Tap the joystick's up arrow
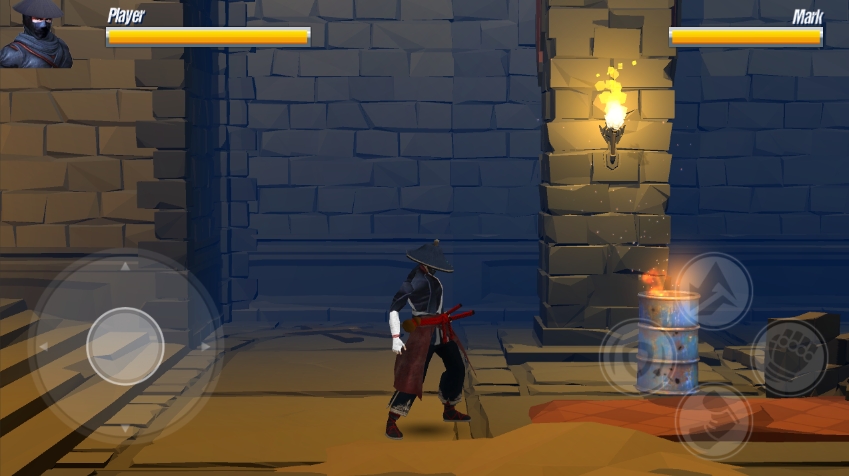 pos(125,267)
